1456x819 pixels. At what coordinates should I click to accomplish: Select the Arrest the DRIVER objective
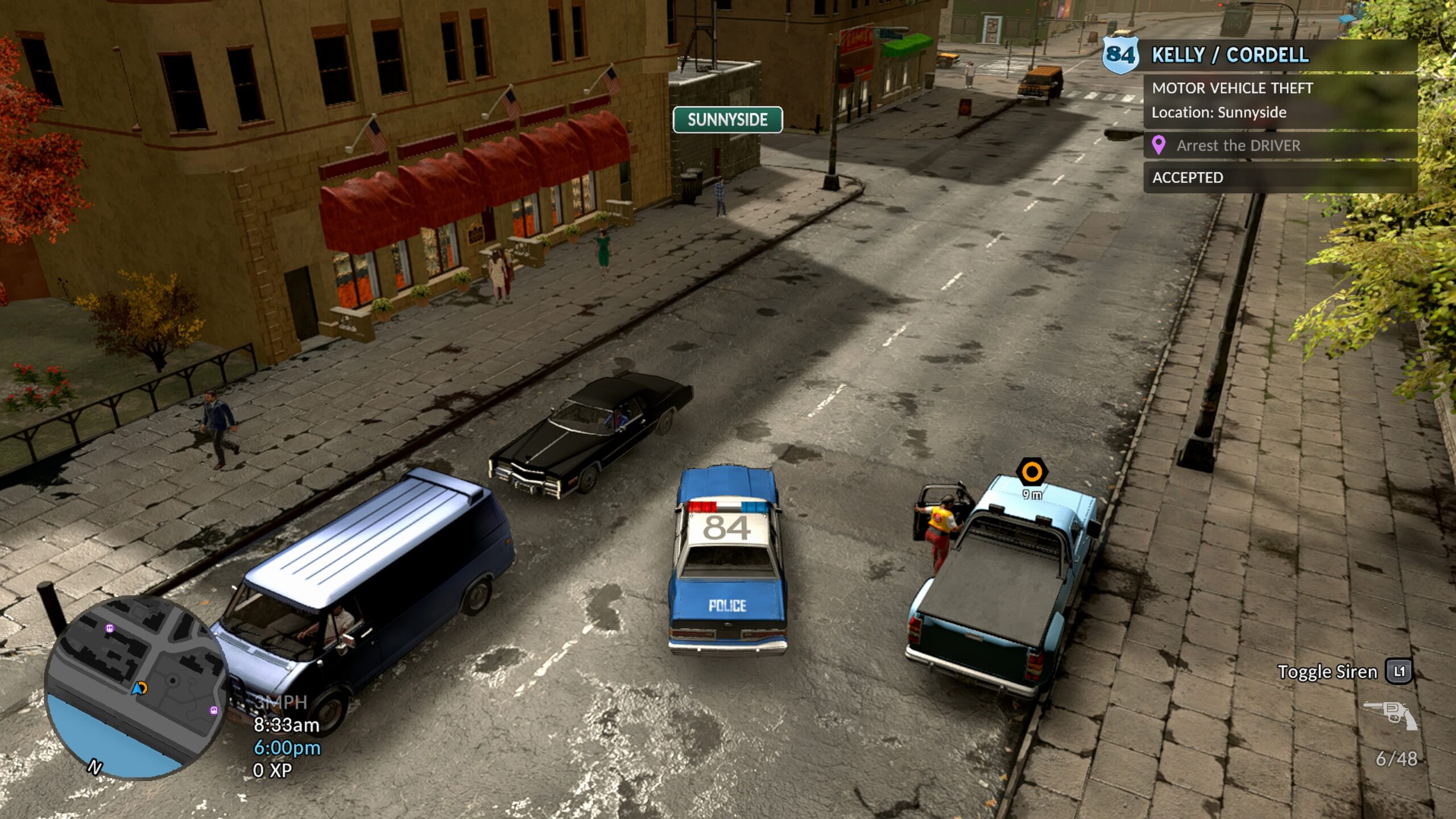1238,146
